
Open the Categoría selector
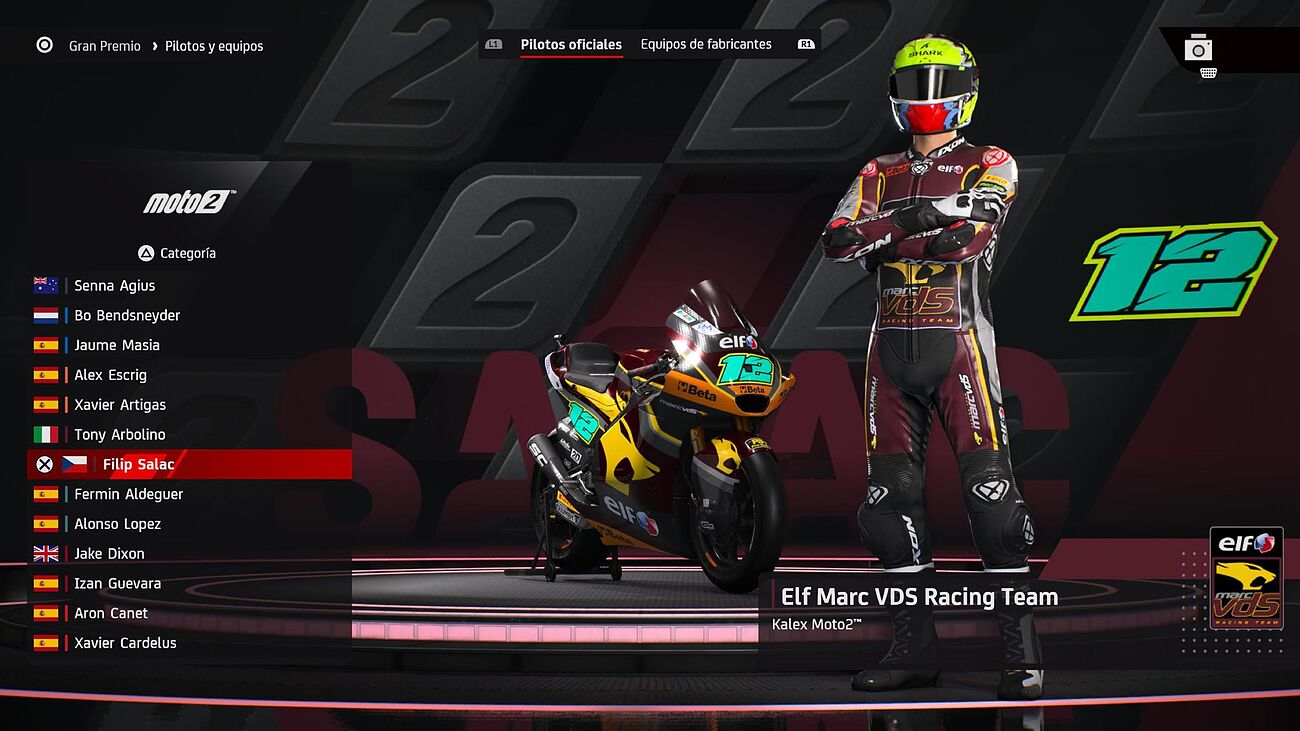coord(177,253)
